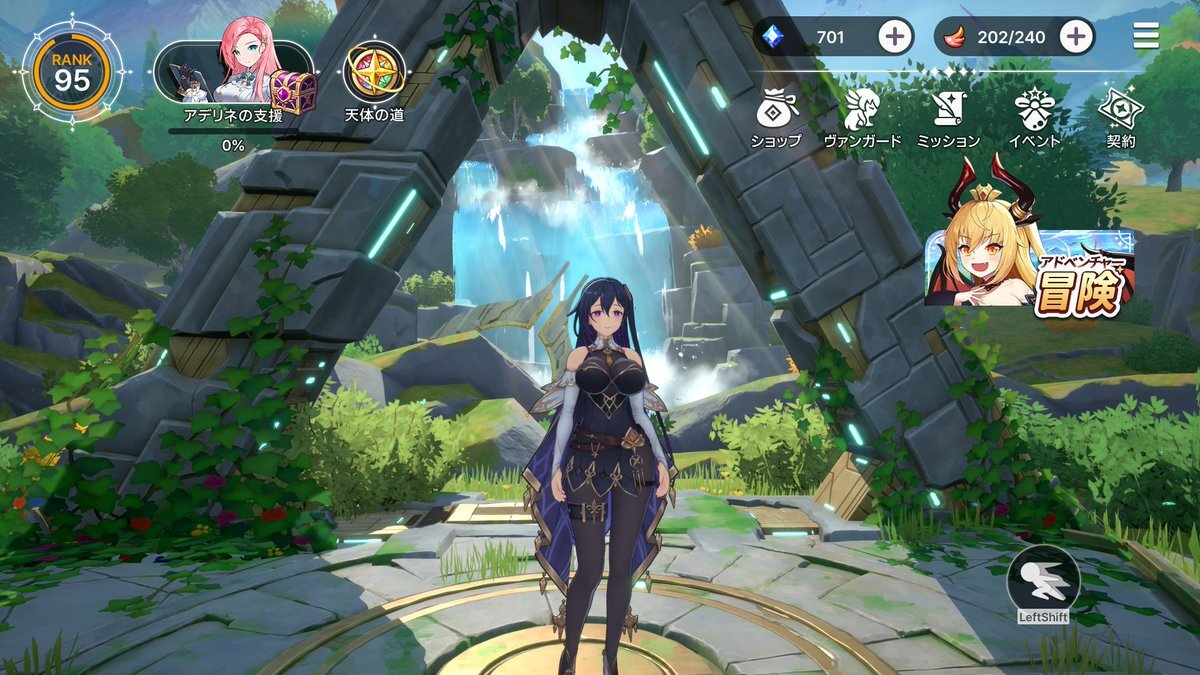Open the ショップ shop

[x=776, y=115]
